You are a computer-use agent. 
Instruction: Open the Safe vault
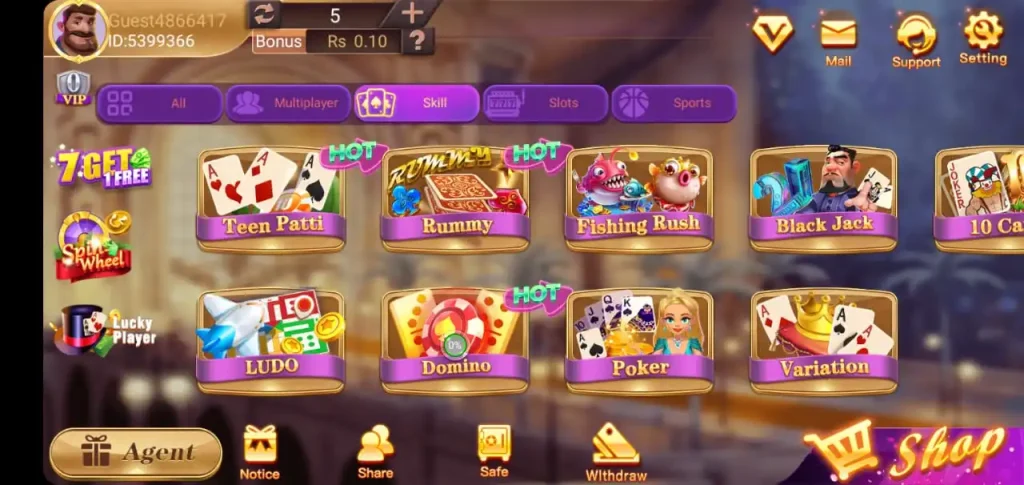[x=494, y=450]
